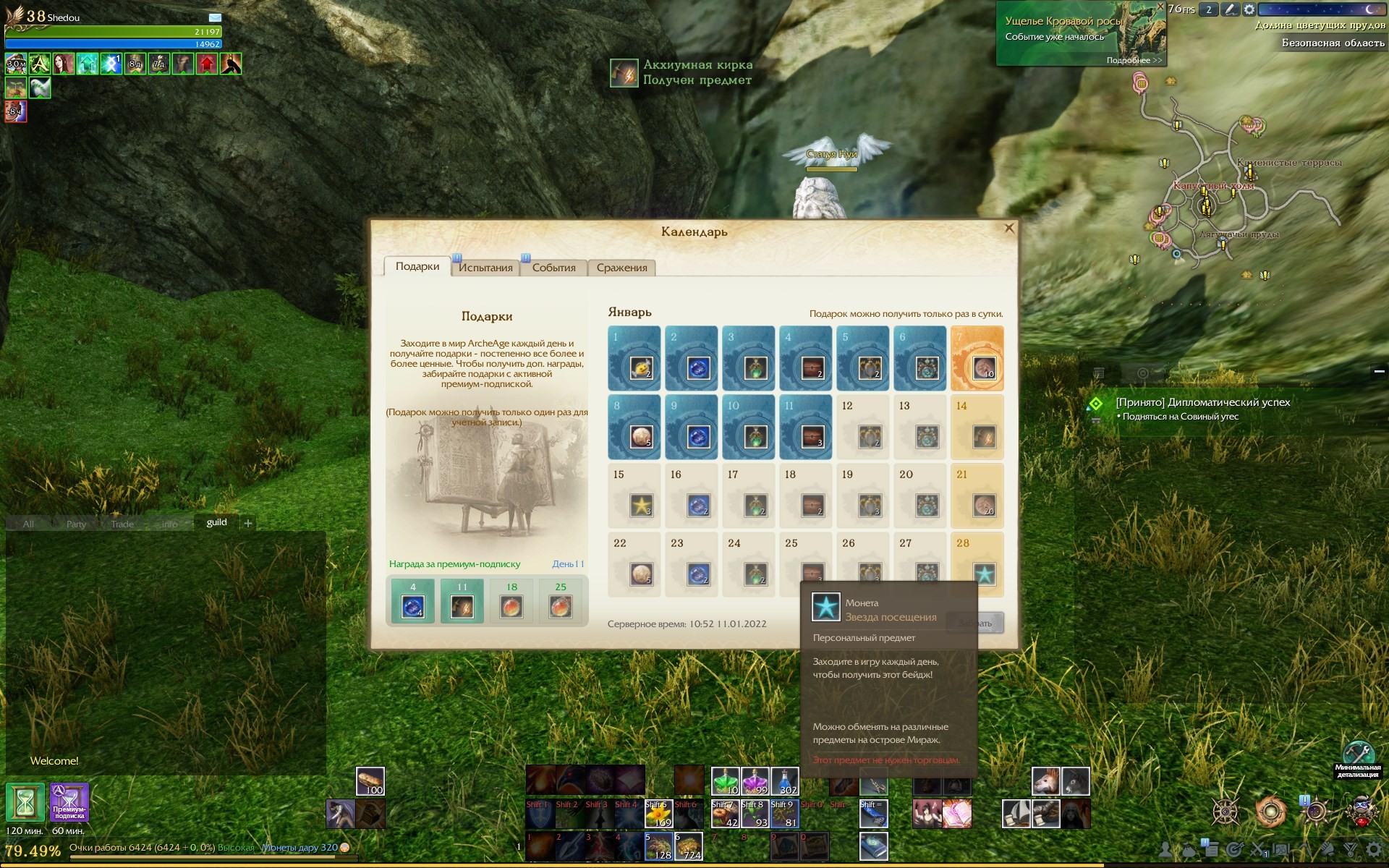Image resolution: width=1389 pixels, height=868 pixels.
Task: Select the Сражения tab
Action: pos(621,268)
